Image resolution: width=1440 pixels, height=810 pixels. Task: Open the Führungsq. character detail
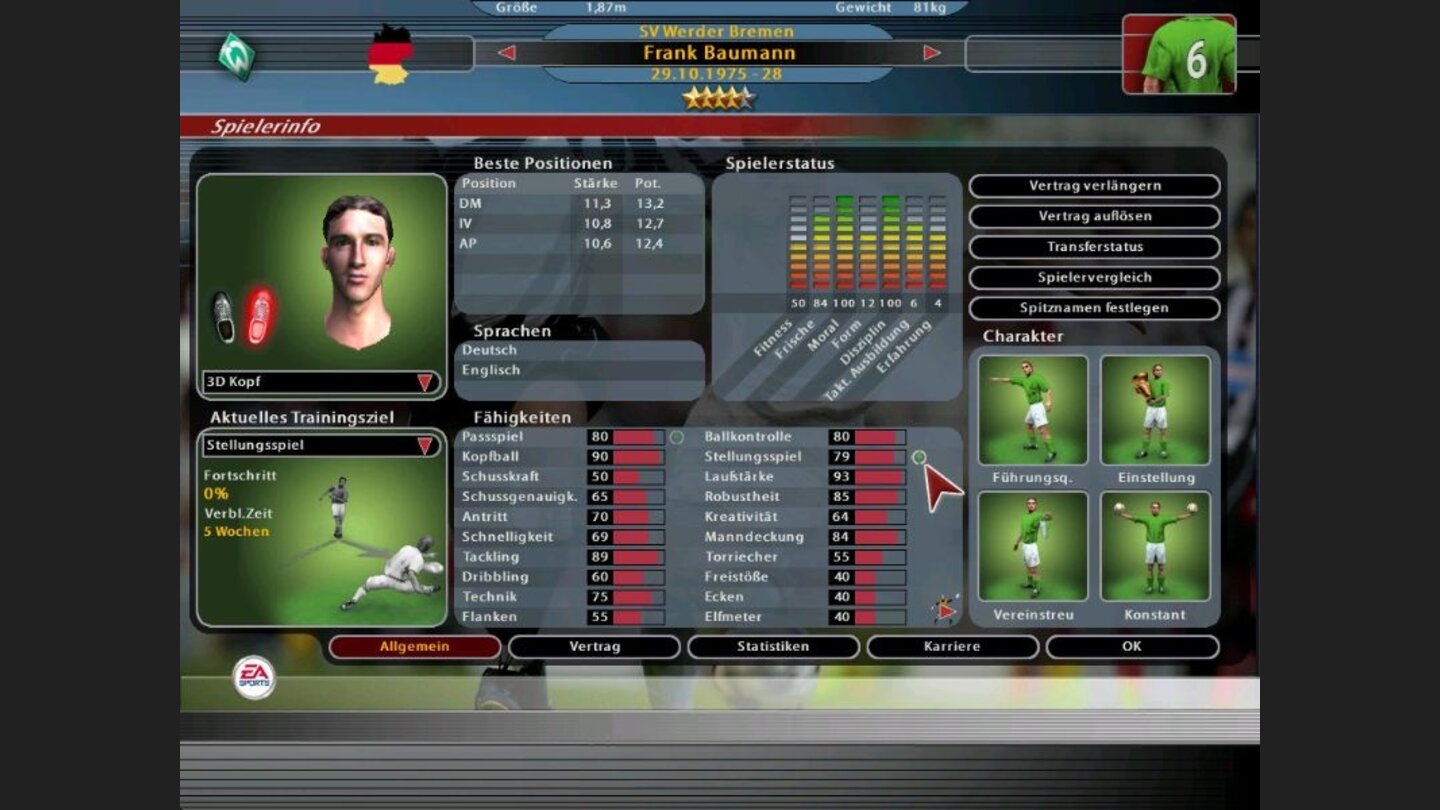point(1033,408)
